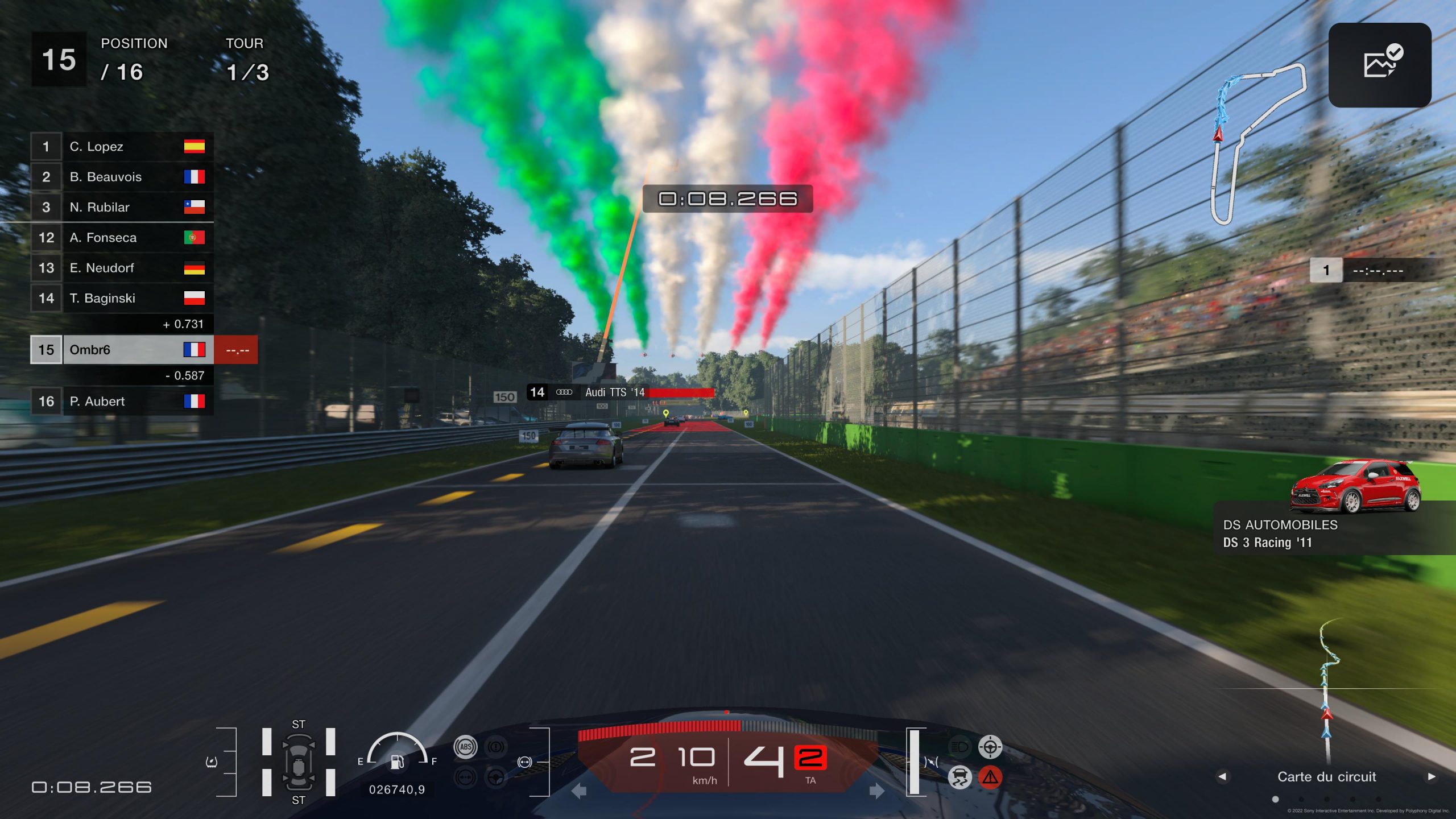Image resolution: width=1456 pixels, height=819 pixels.
Task: Select A. Fonseca leaderboard row
Action: (x=122, y=238)
